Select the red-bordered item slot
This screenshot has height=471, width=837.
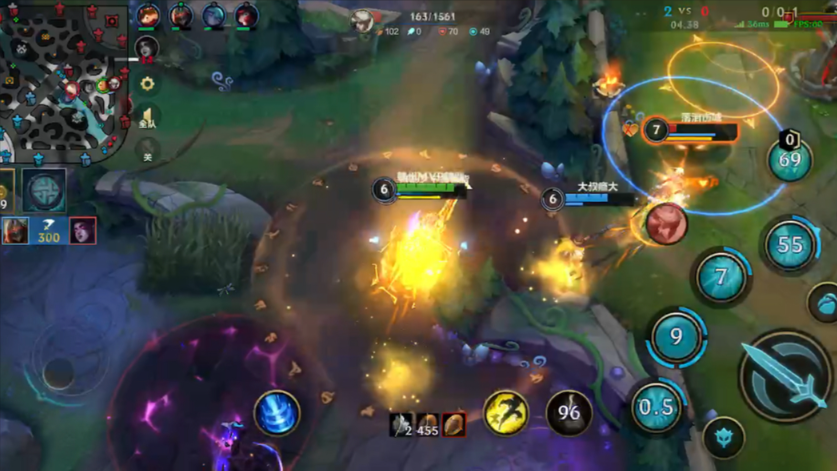coord(454,424)
